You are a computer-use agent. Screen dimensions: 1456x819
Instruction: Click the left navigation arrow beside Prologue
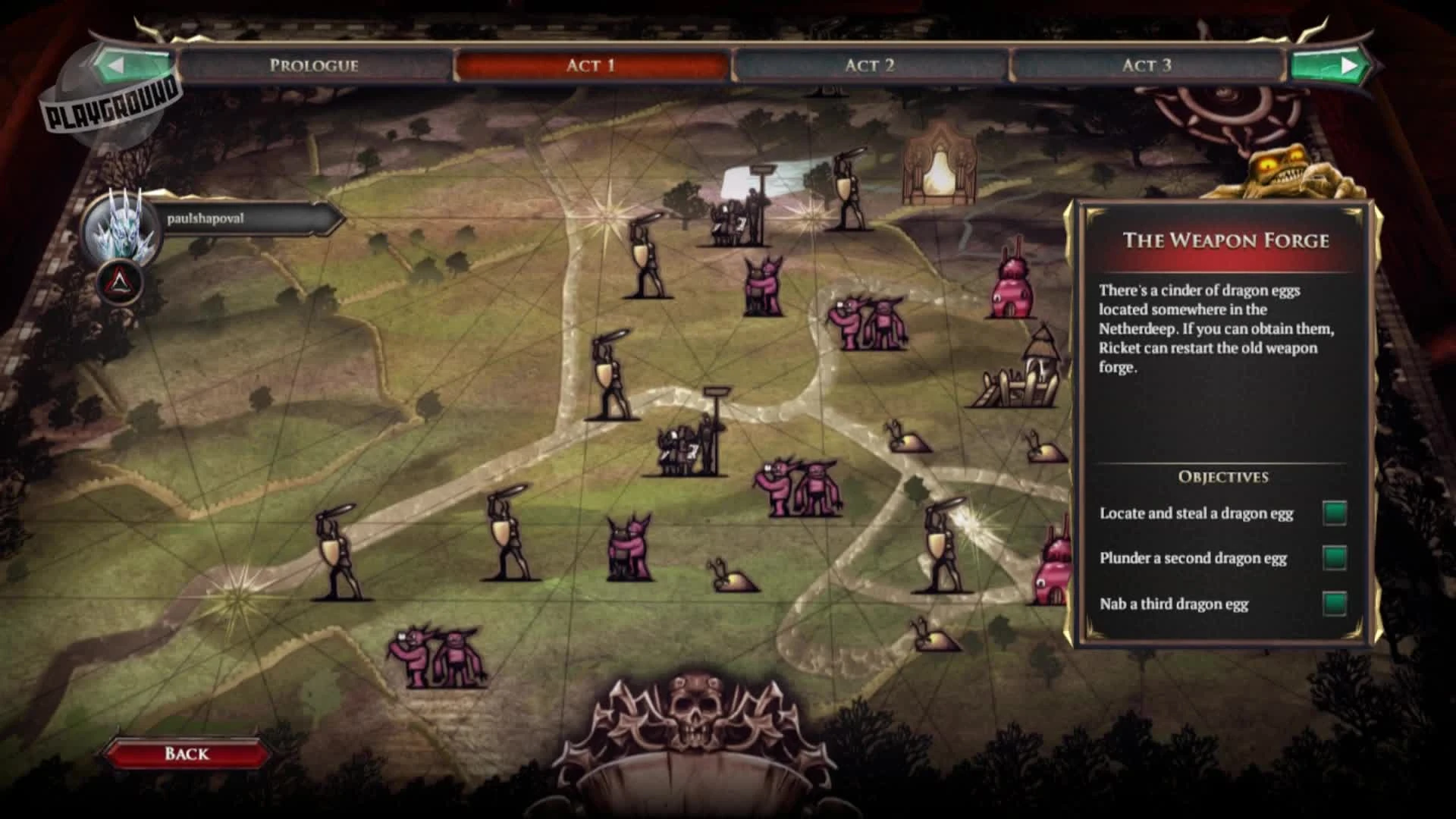(x=114, y=65)
